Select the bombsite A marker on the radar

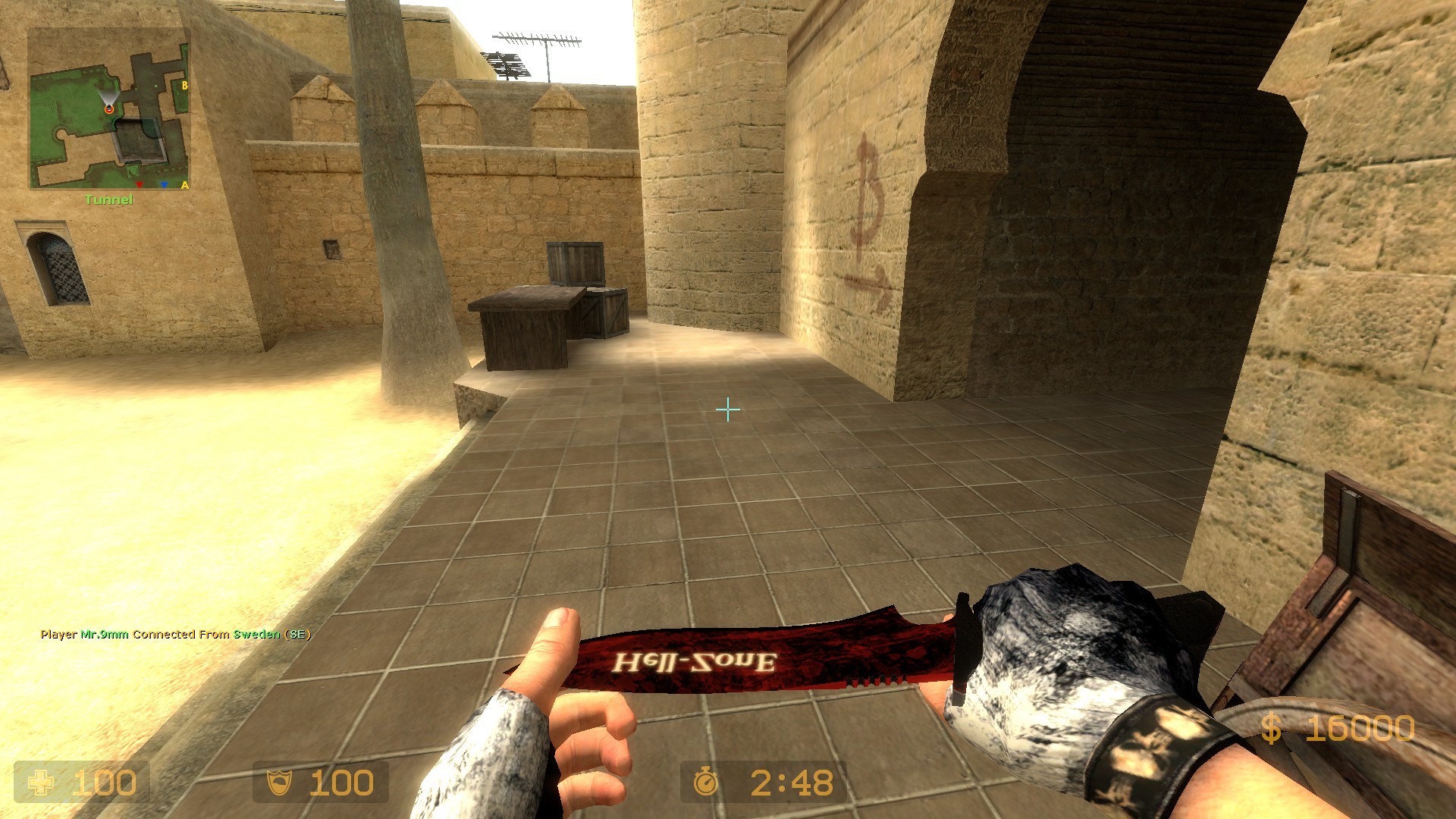click(184, 185)
